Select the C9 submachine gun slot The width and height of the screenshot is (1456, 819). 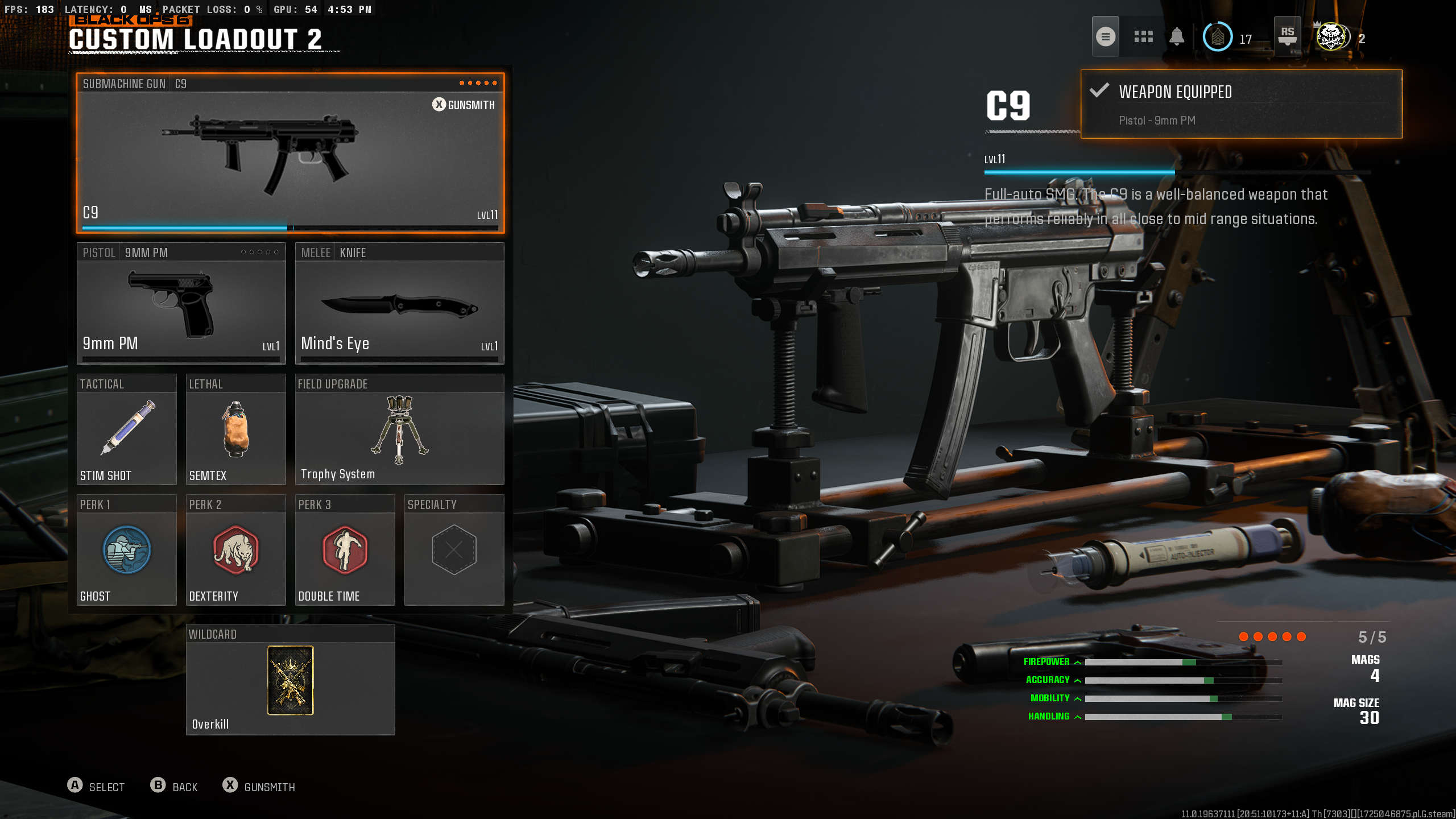[290, 154]
